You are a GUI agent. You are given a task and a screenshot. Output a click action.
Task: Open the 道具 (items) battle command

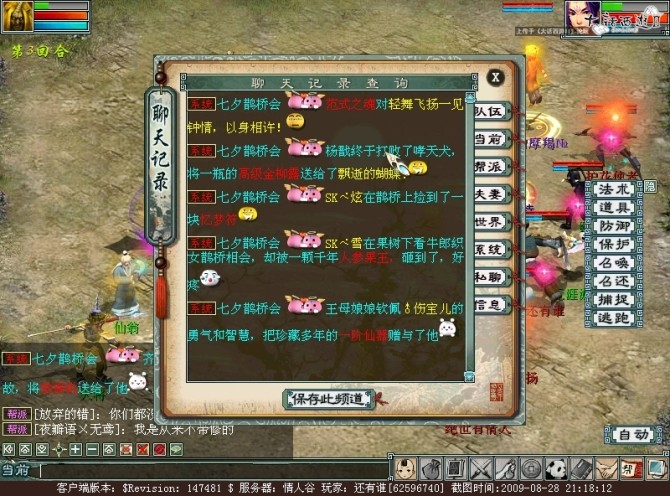click(x=613, y=207)
